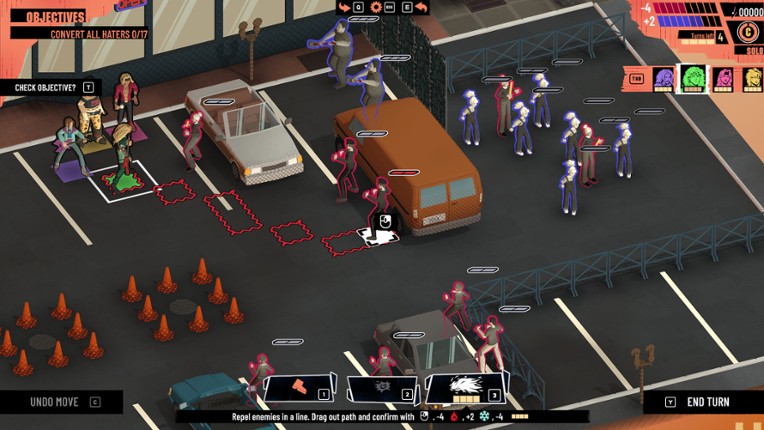The height and width of the screenshot is (430, 764).
Task: Open settings via the gear icon
Action: 376,7
